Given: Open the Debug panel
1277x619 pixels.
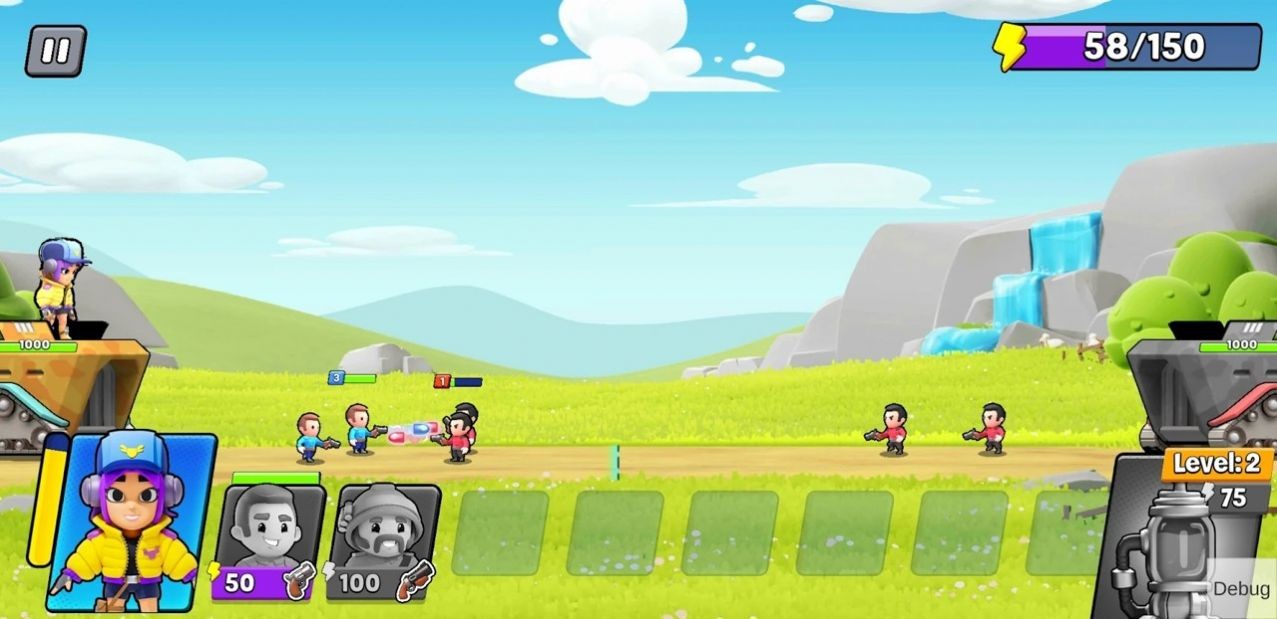Looking at the screenshot, I should pyautogui.click(x=1241, y=589).
